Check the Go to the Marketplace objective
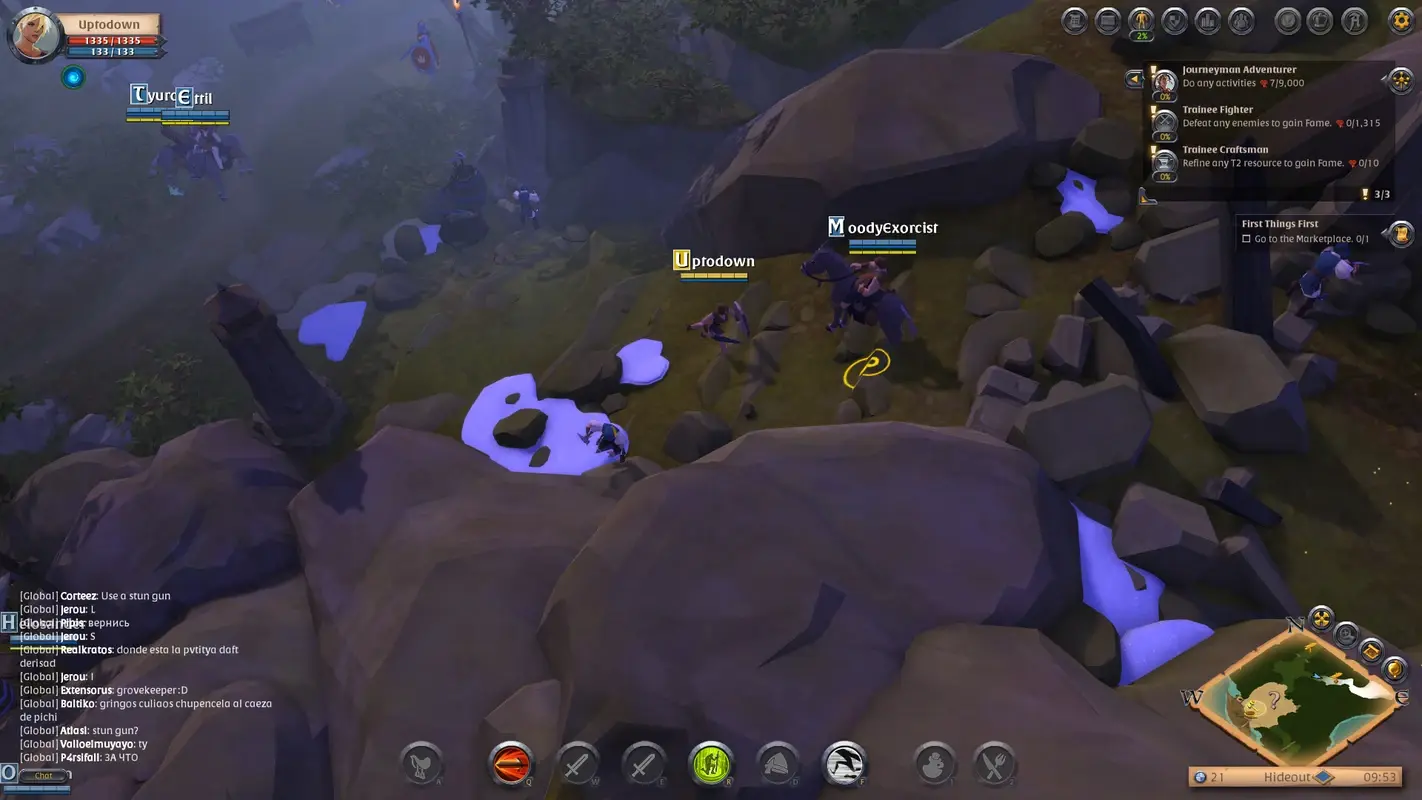Viewport: 1422px width, 800px height. point(1246,238)
